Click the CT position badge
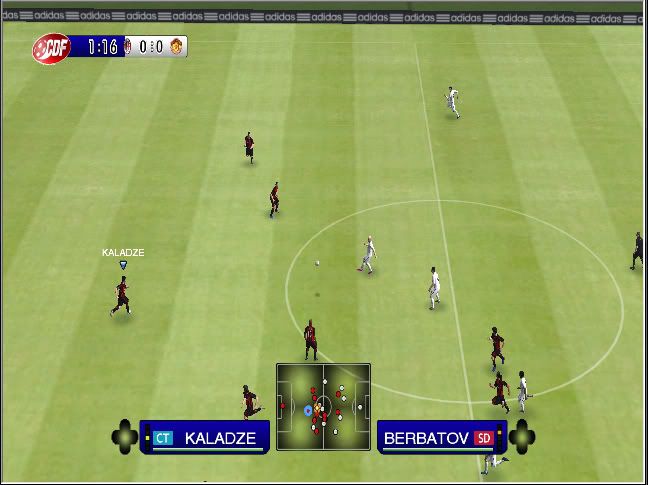Screen dimensions: 648x485 point(163,438)
